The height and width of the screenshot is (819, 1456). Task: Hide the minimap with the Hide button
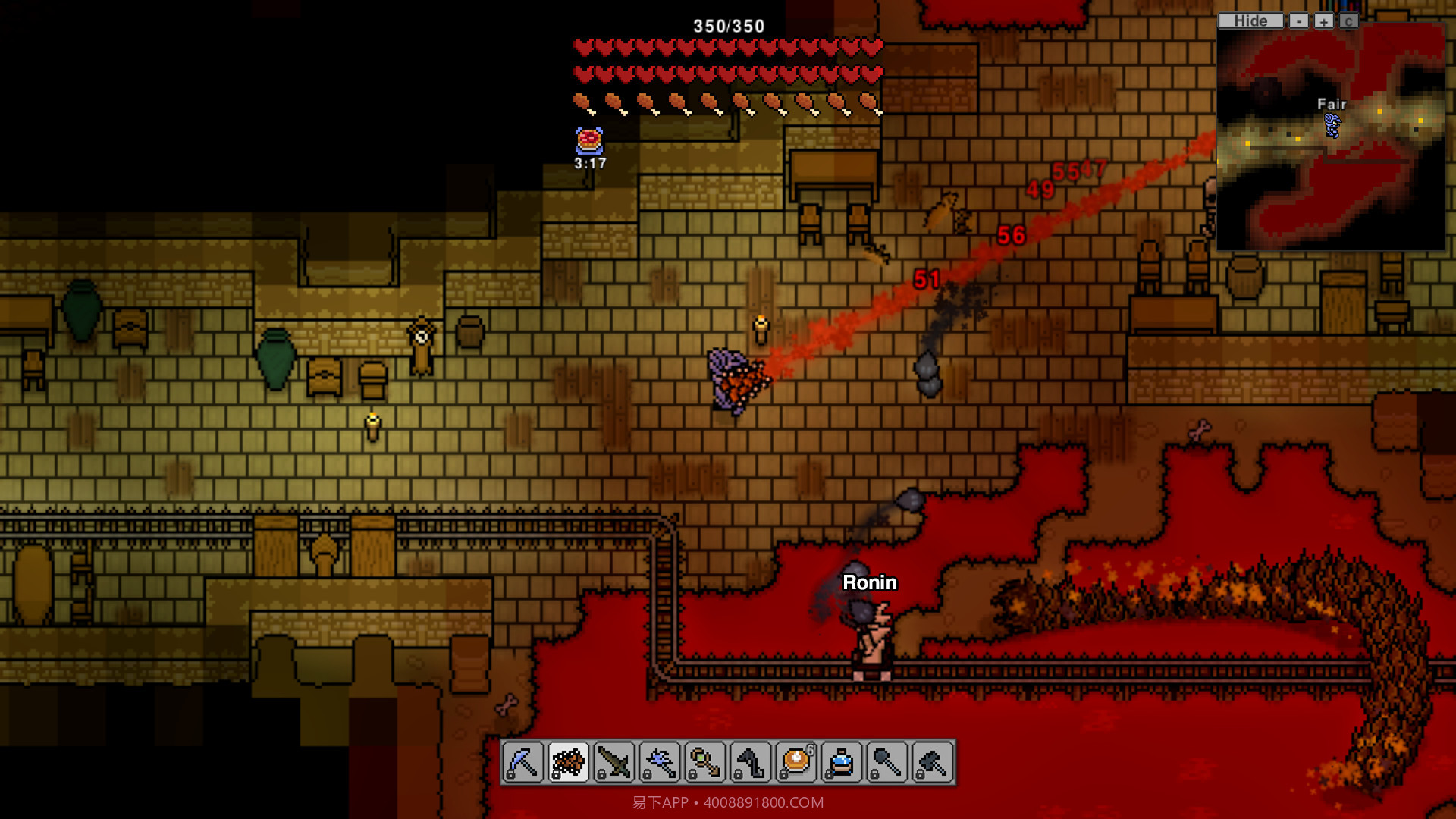pyautogui.click(x=1250, y=21)
